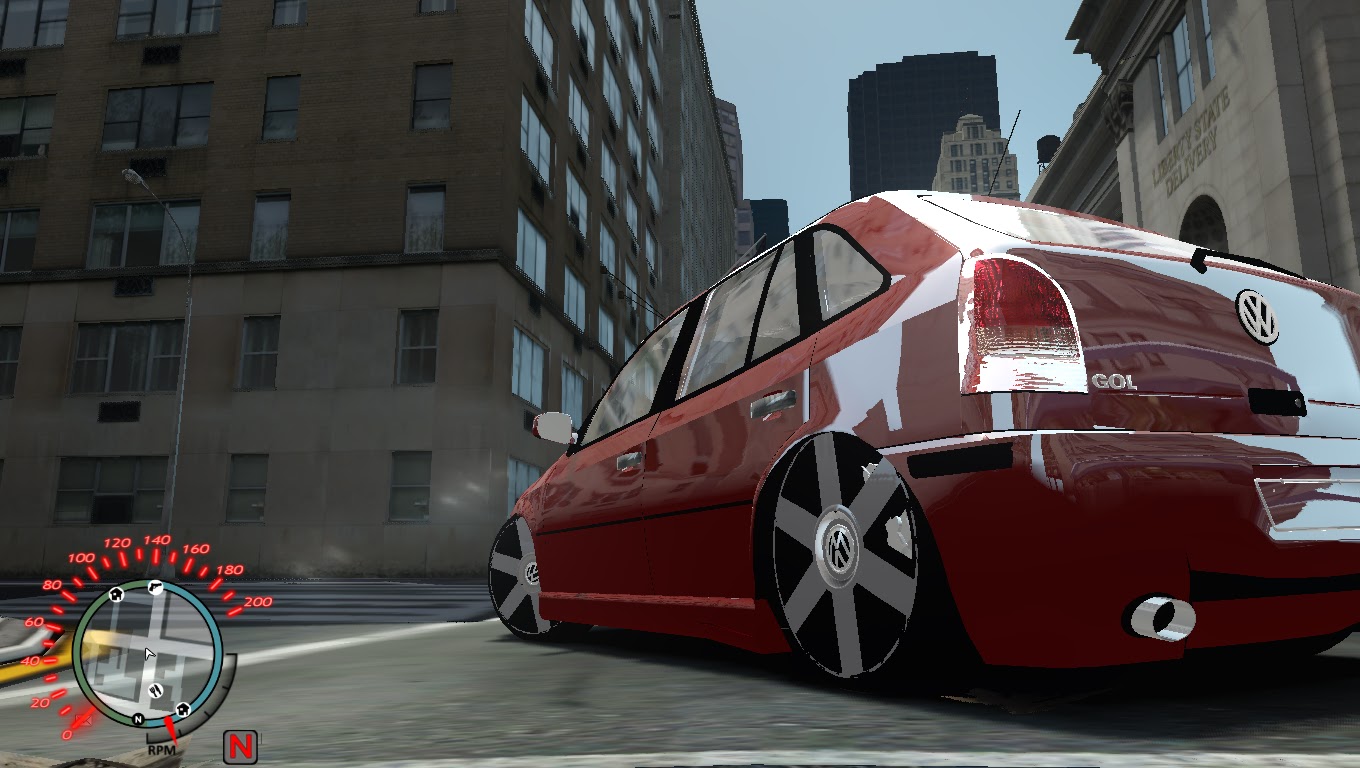Image resolution: width=1360 pixels, height=768 pixels.
Task: Click the knife-and-fork restaurant icon on minimap
Action: click(x=155, y=690)
